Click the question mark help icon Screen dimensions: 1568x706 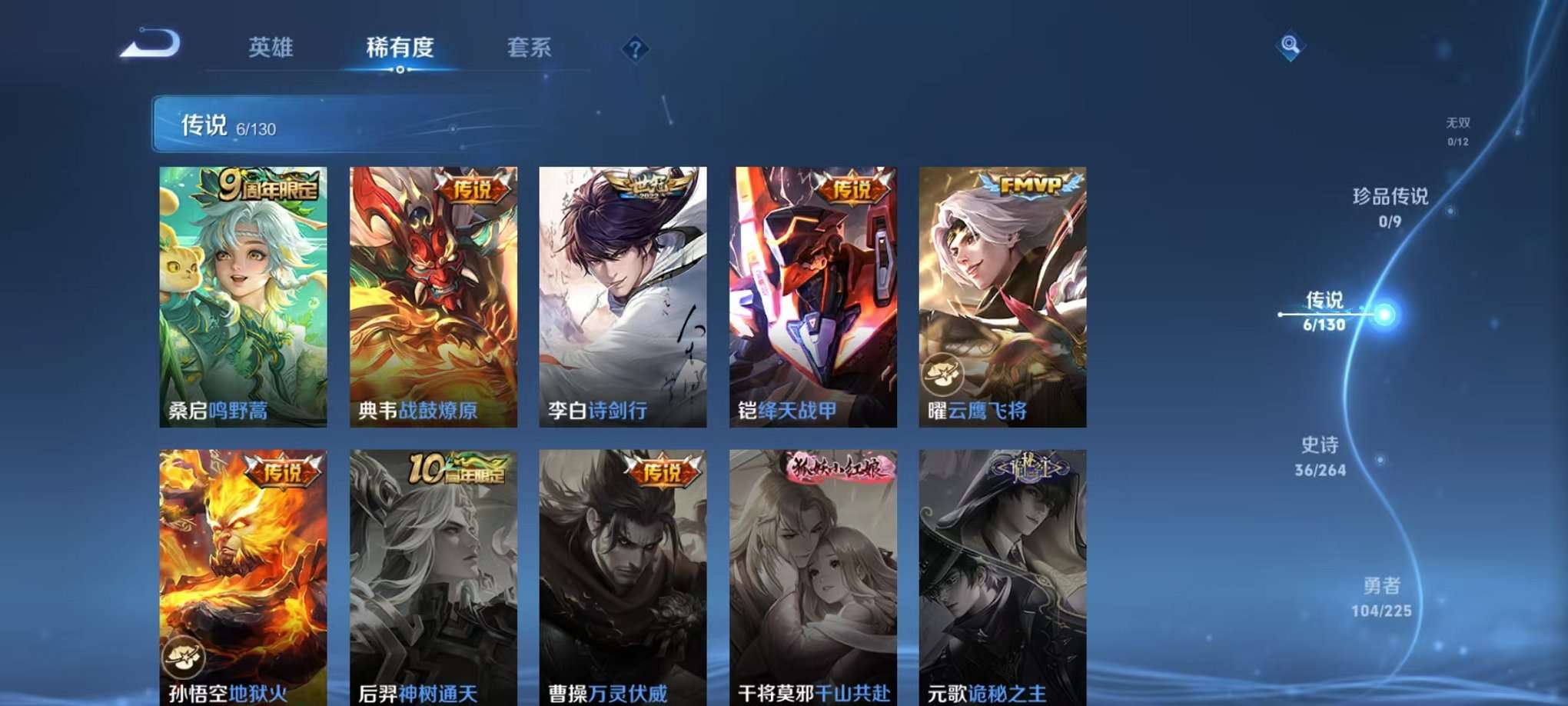tap(635, 49)
